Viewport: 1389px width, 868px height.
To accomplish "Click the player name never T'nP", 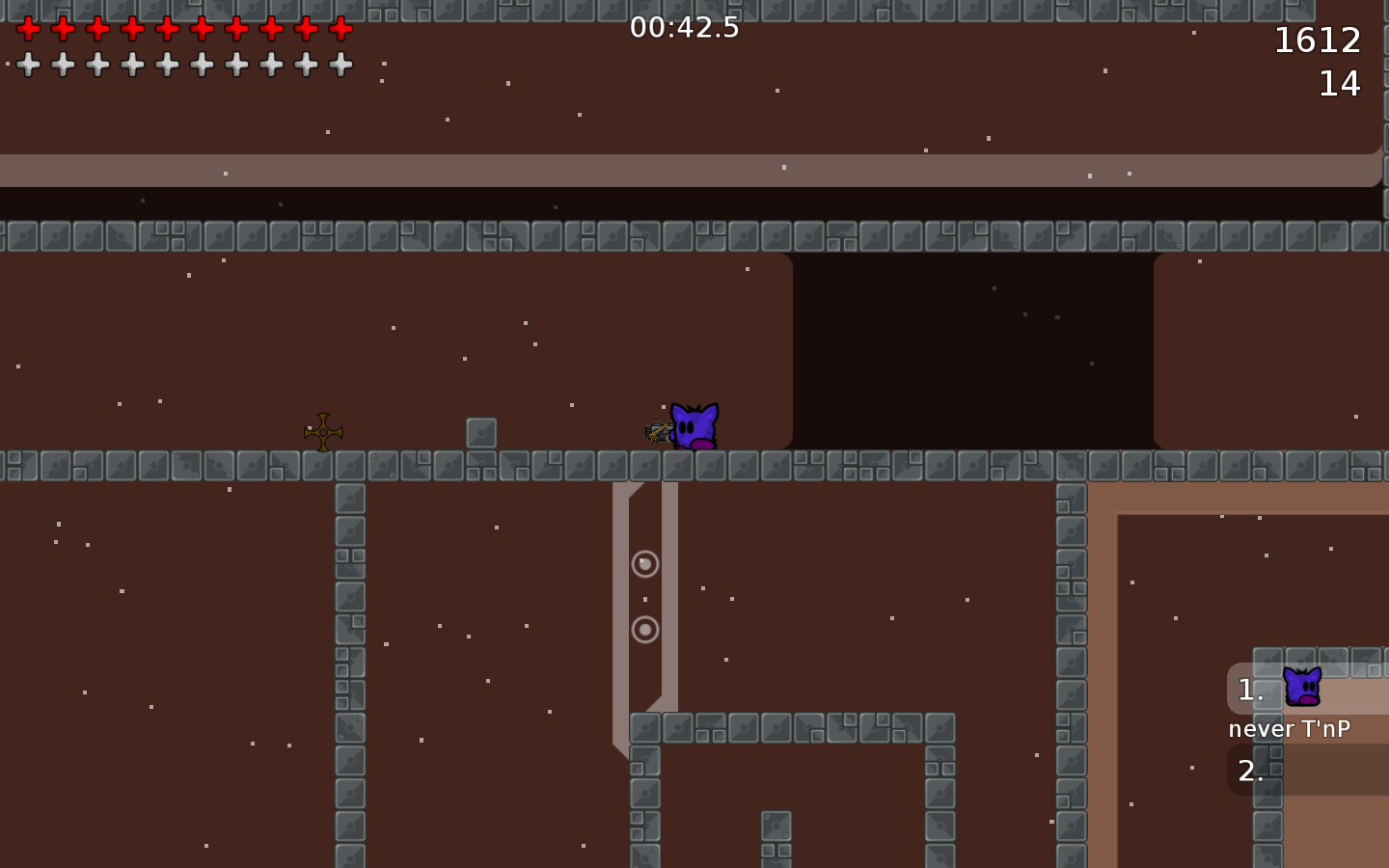I will (x=1291, y=729).
